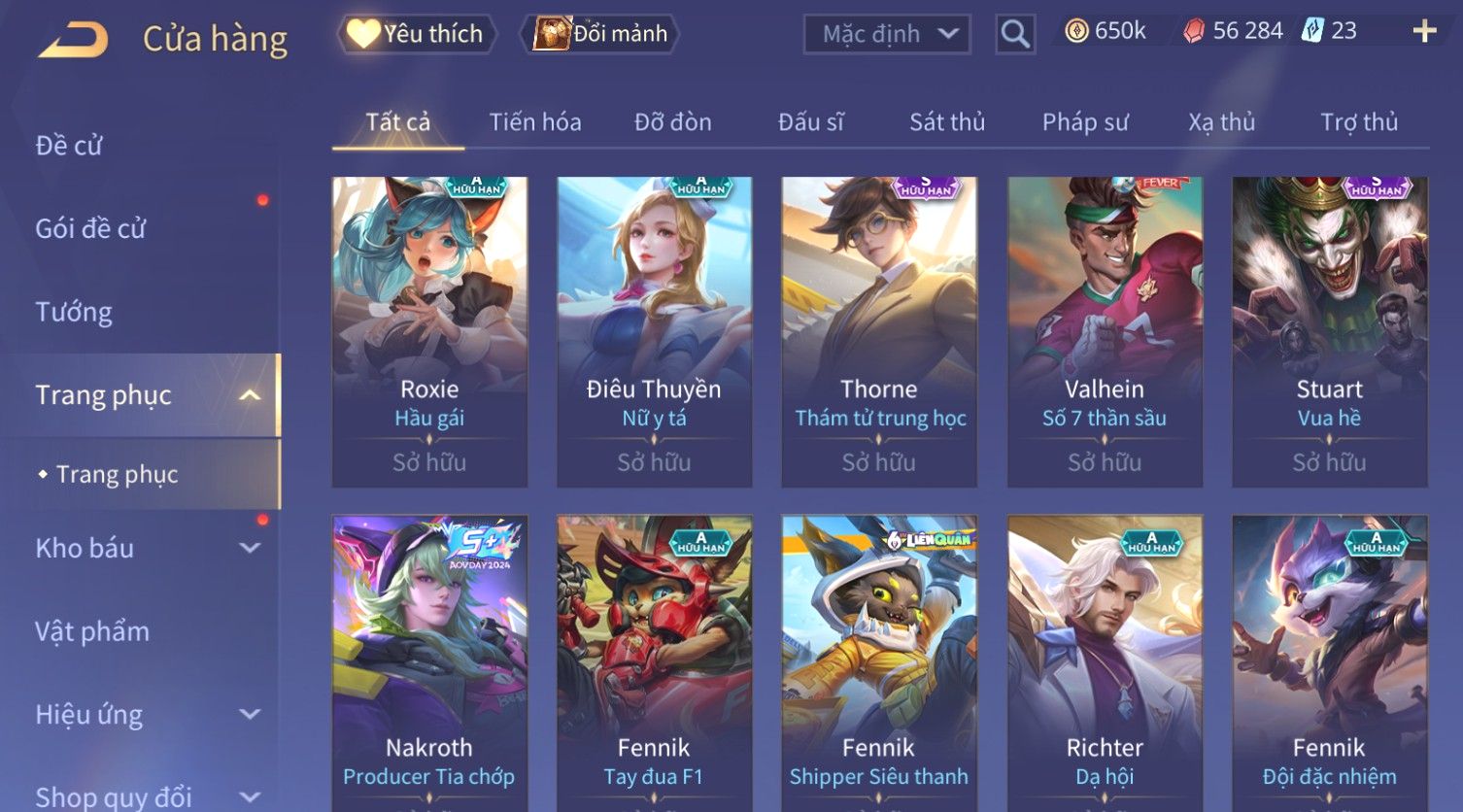Open the Tướng heroes menu

(x=74, y=312)
